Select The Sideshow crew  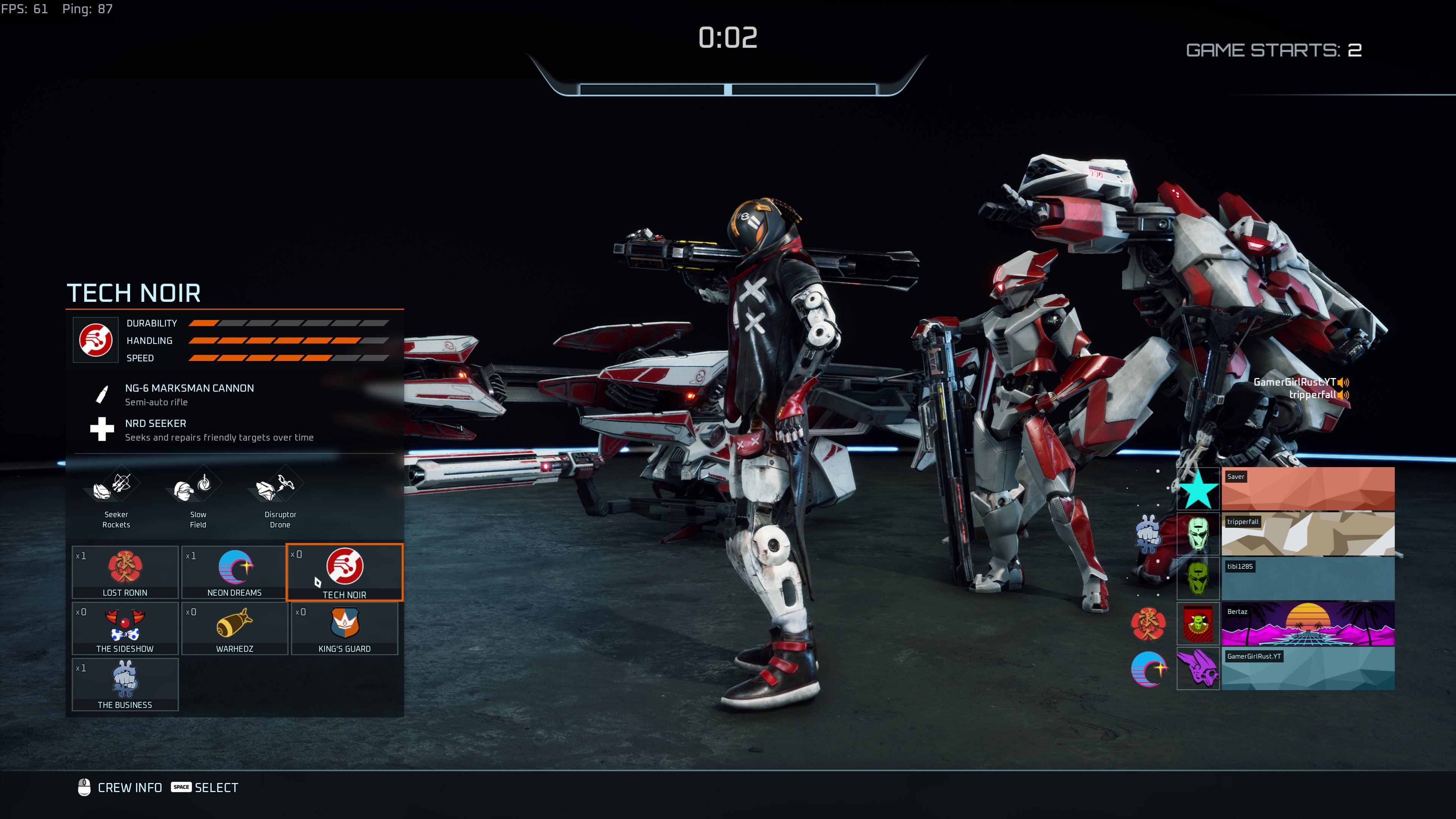(x=125, y=628)
